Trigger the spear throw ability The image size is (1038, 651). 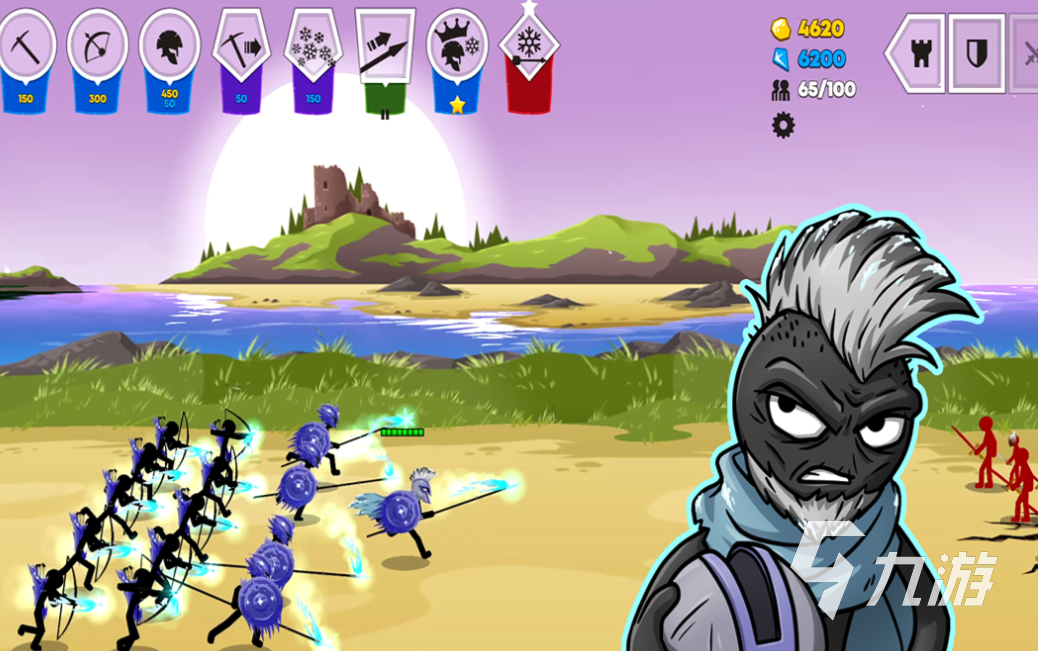[385, 47]
